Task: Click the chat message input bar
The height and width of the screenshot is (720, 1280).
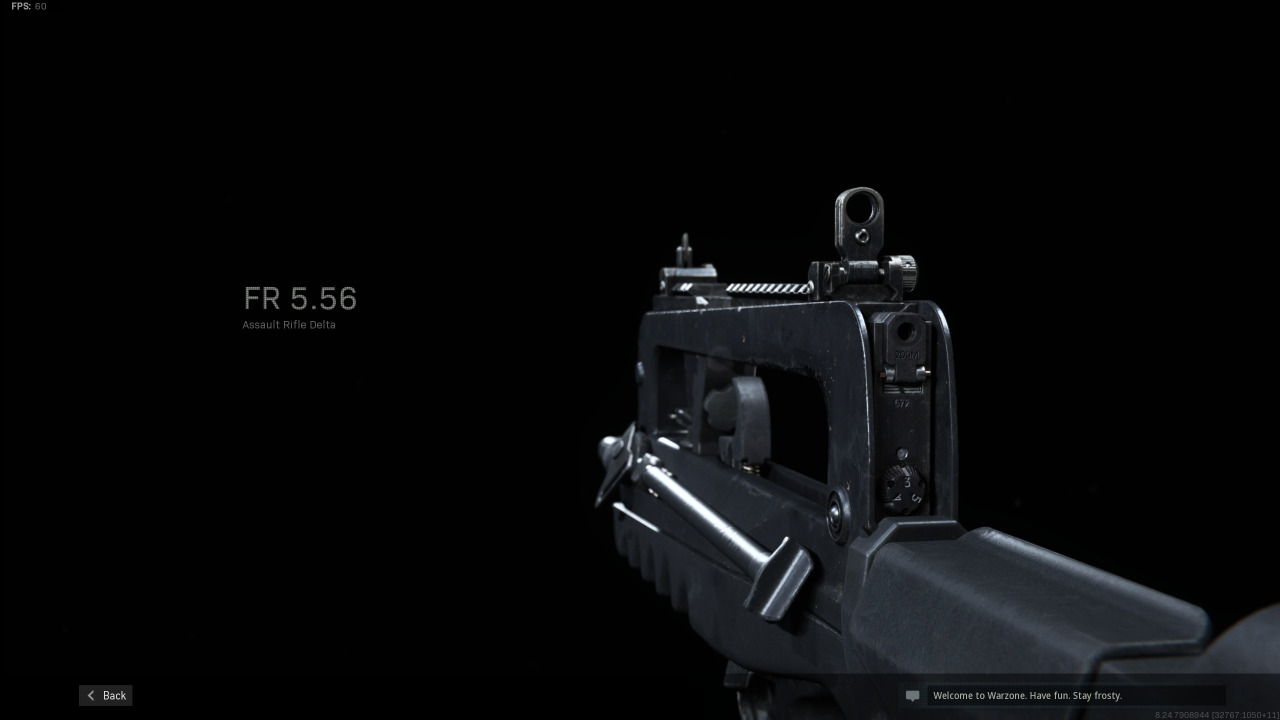Action: 1075,695
